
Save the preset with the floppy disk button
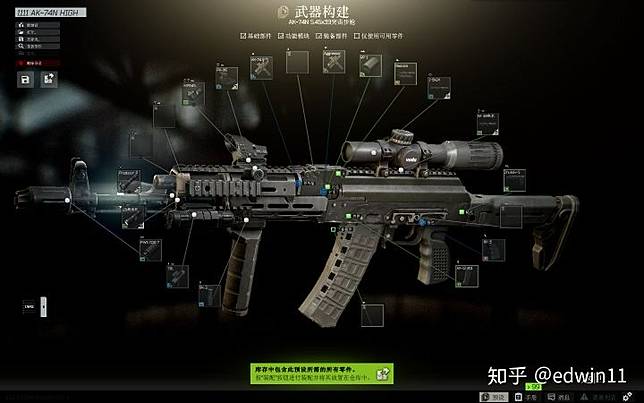(26, 78)
